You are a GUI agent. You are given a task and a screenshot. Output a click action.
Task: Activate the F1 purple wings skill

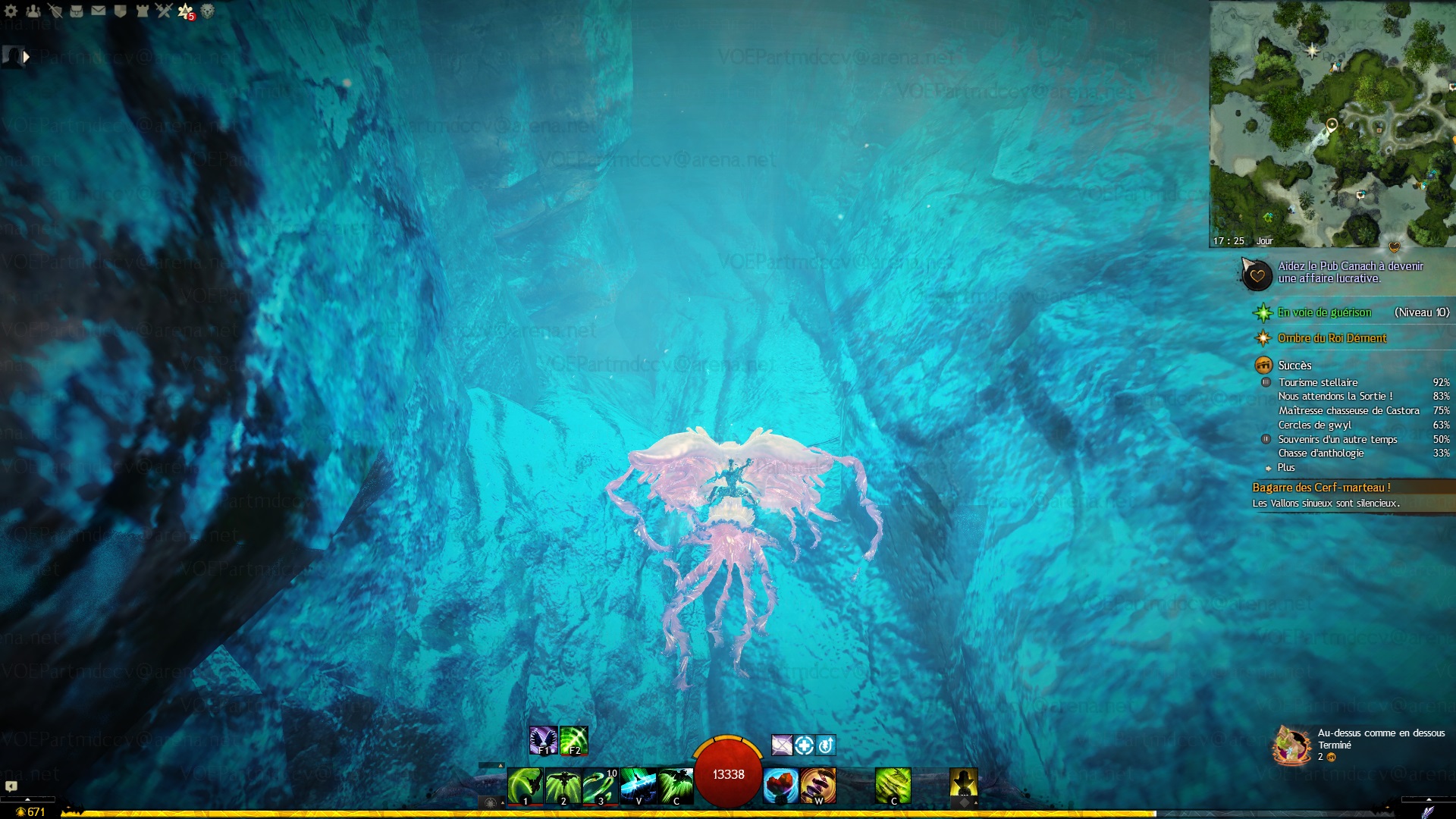pyautogui.click(x=543, y=740)
